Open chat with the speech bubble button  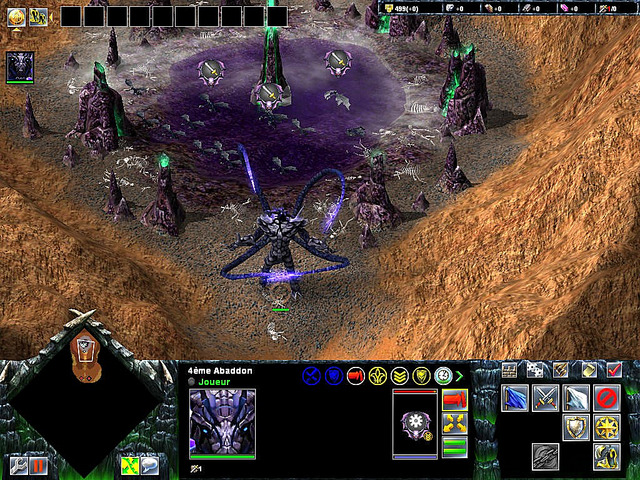coord(149,465)
